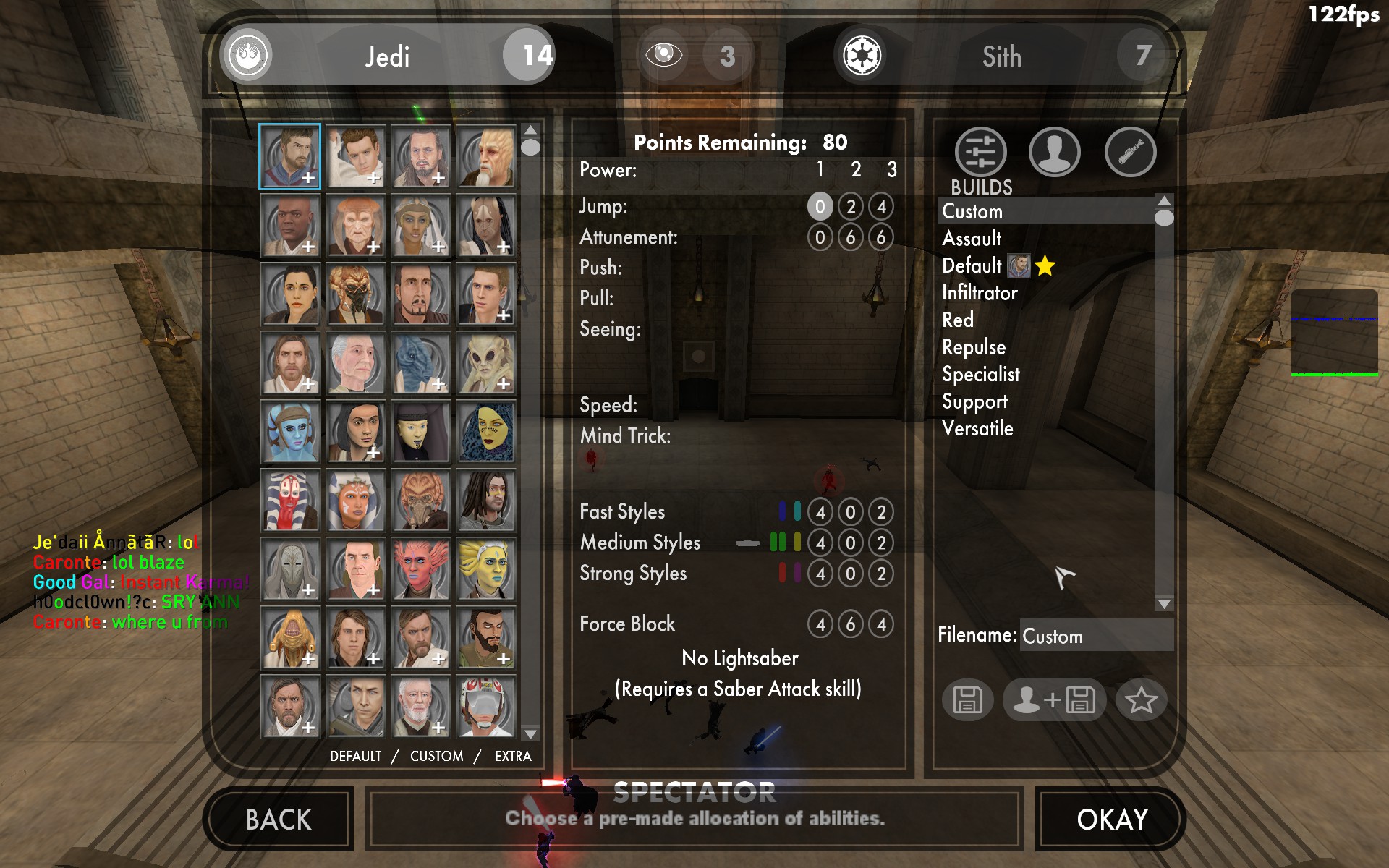Switch to the Sith team
The width and height of the screenshot is (1389, 868).
click(1001, 56)
